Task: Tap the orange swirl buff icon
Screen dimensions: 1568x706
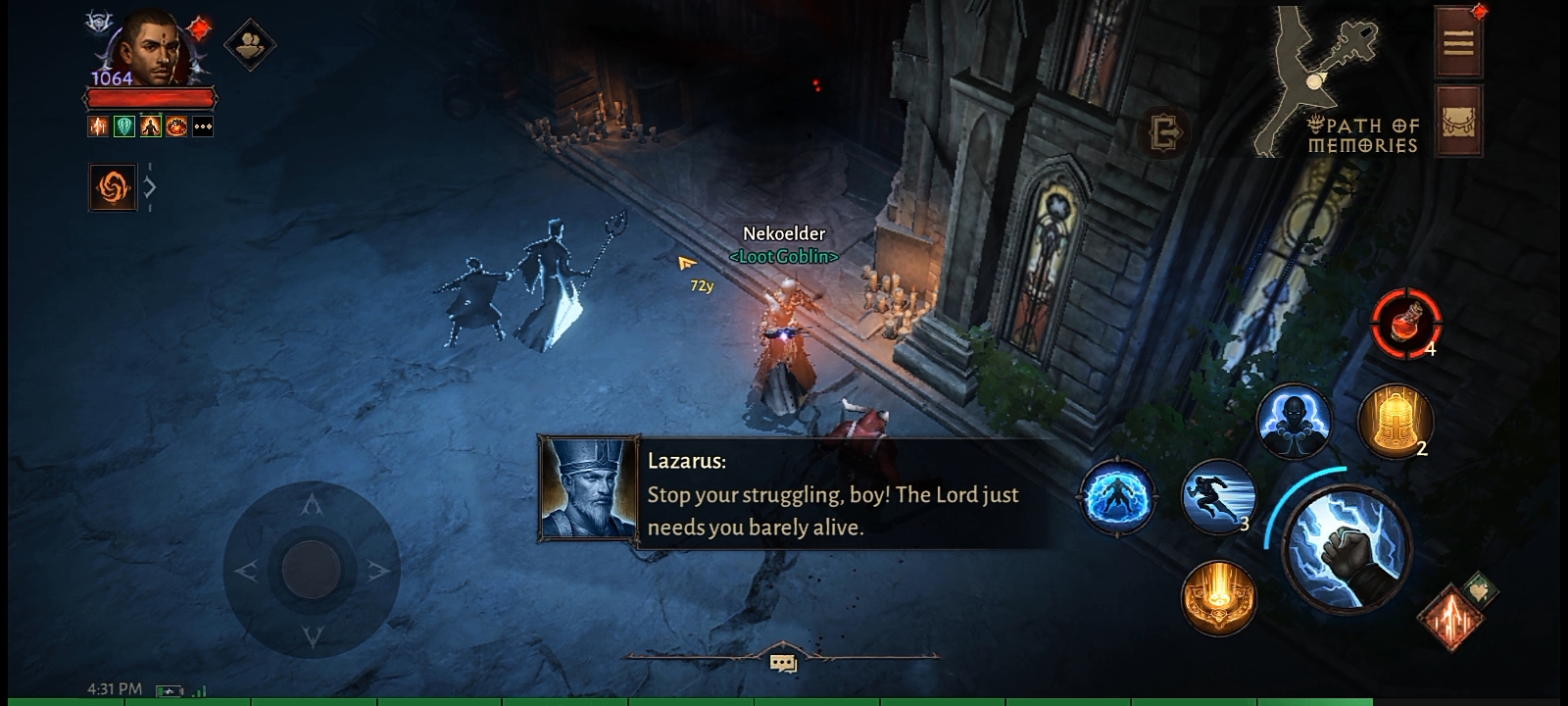Action: click(x=113, y=186)
